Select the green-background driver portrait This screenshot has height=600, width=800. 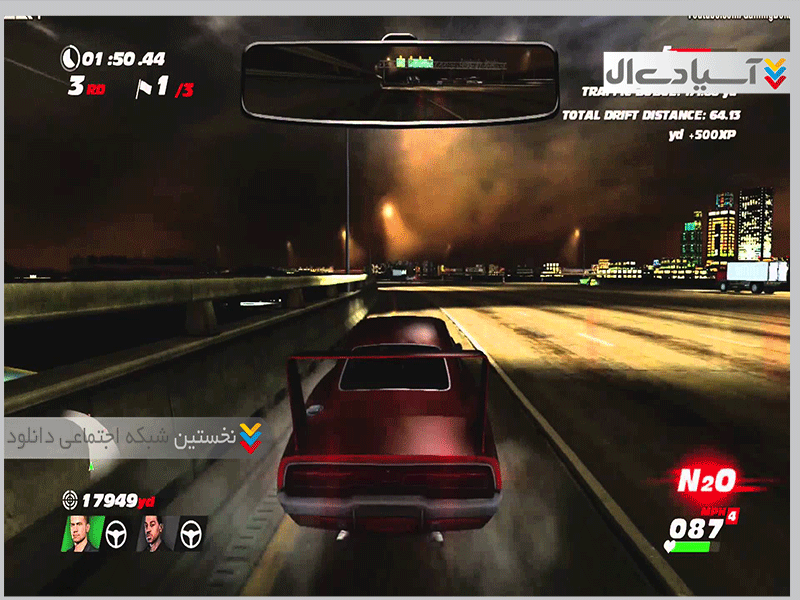[83, 533]
